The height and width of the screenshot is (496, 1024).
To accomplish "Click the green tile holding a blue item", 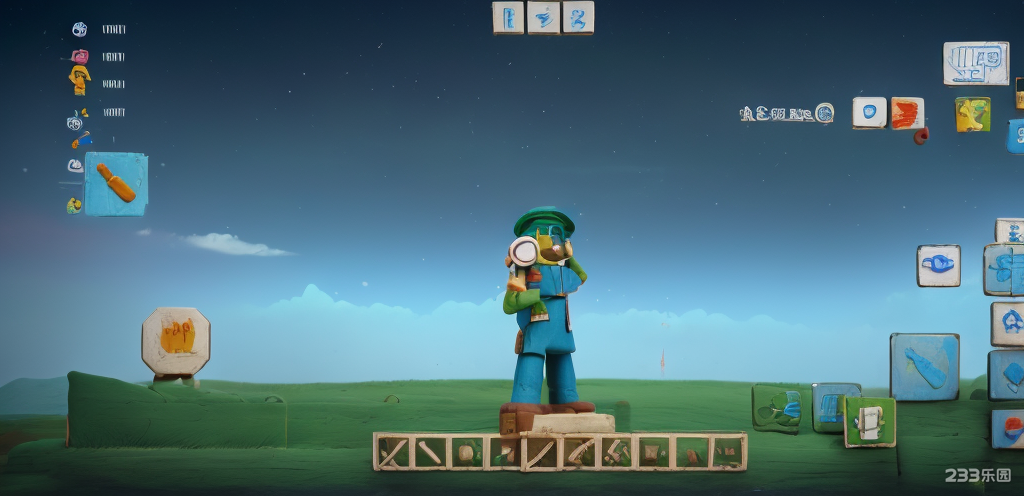I will pyautogui.click(x=776, y=407).
